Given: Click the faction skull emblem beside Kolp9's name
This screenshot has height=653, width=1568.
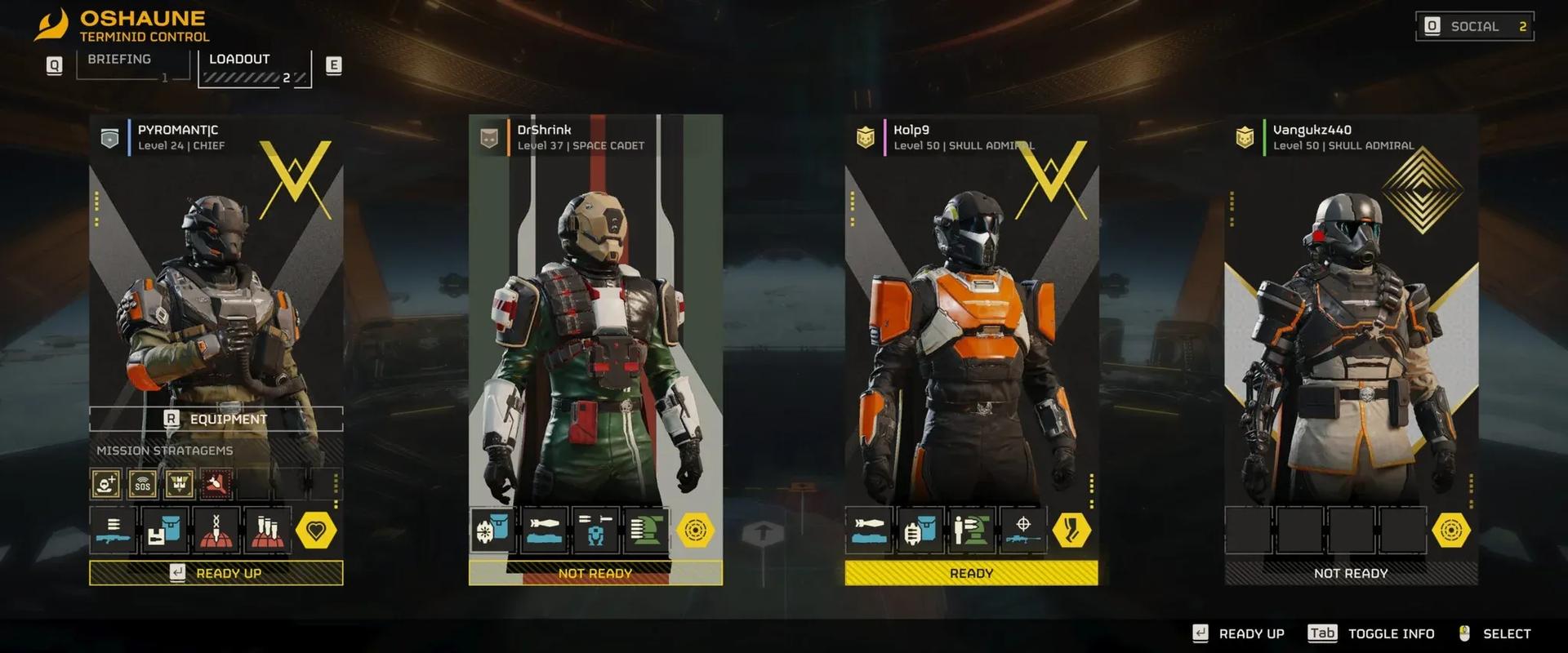Looking at the screenshot, I should coord(863,136).
